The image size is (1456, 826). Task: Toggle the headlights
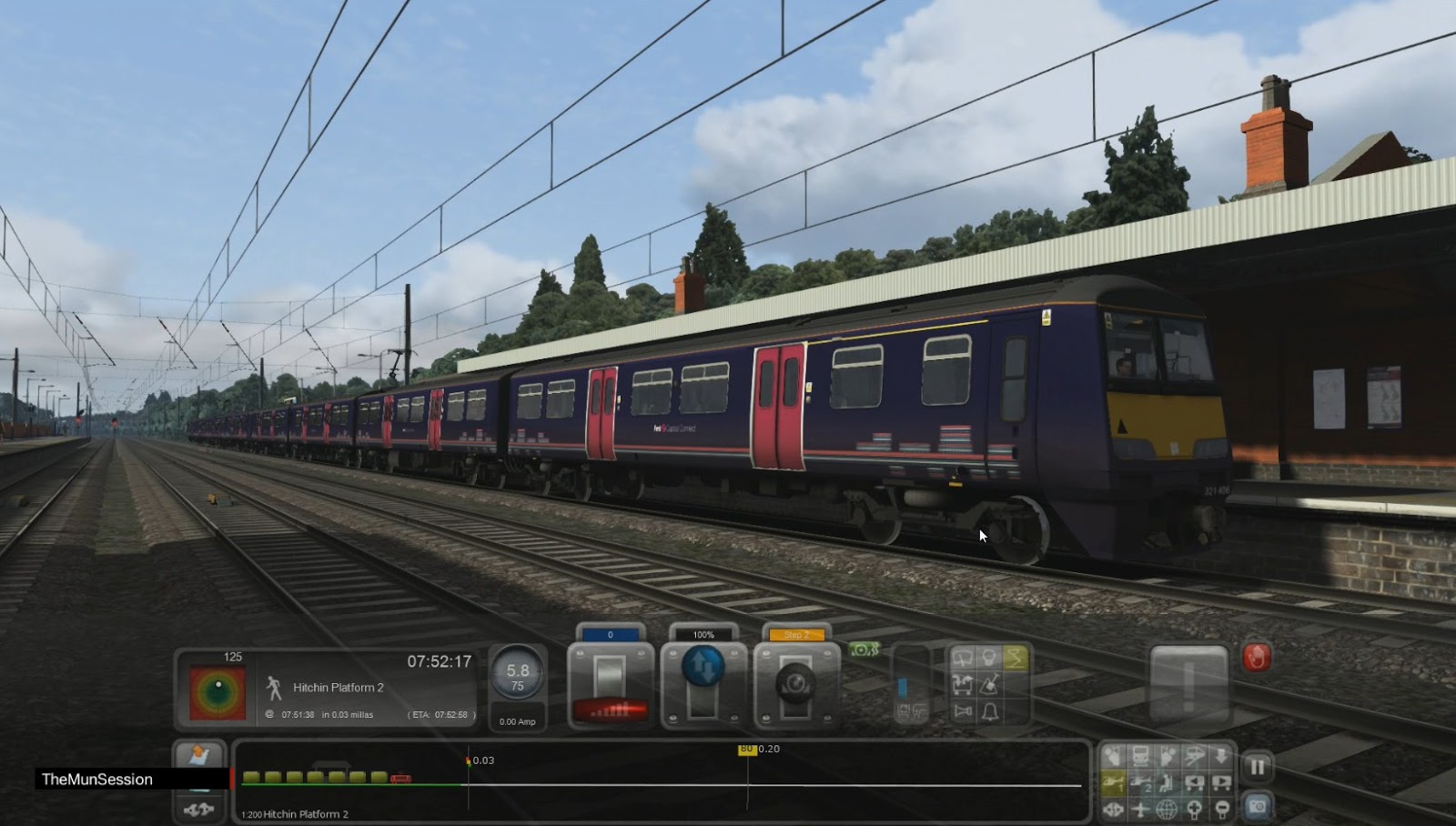coord(989,657)
